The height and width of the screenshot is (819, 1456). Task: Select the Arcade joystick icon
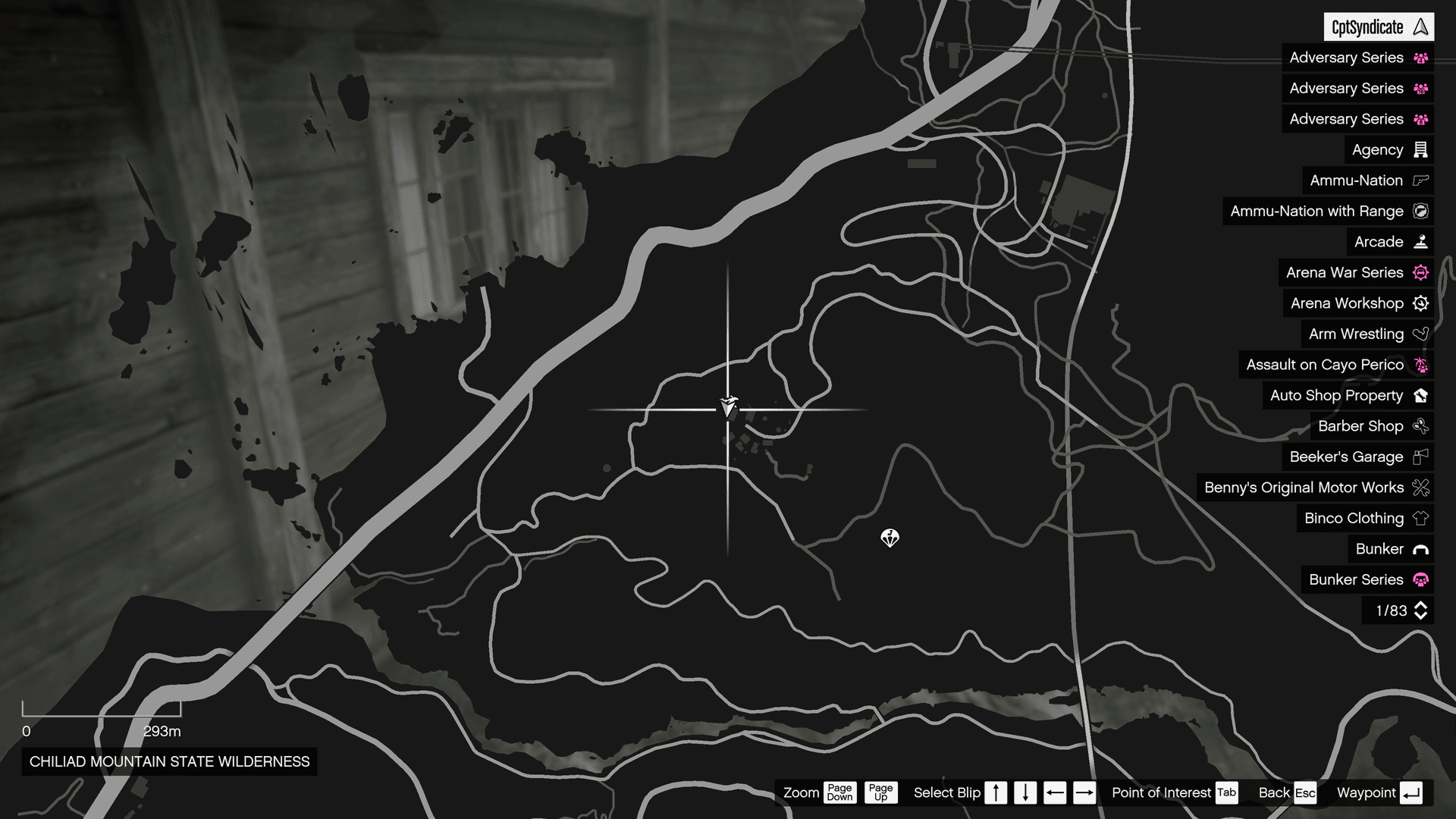1420,241
